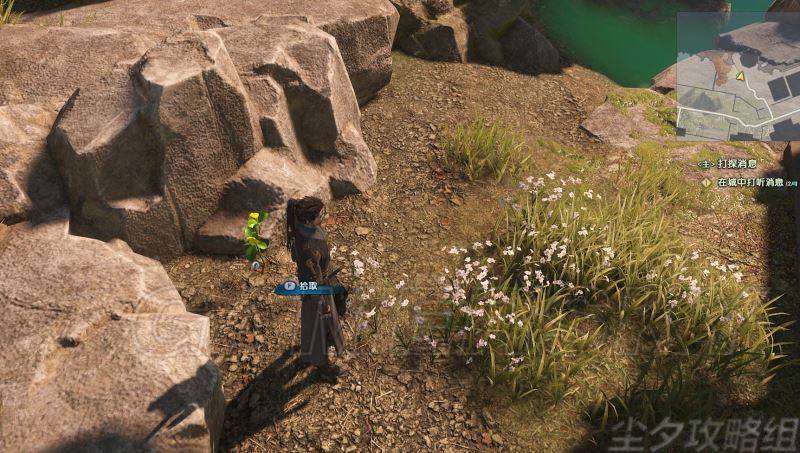Select the main quest title 打探消息
Viewport: 800px width, 453px height.
coord(737,163)
